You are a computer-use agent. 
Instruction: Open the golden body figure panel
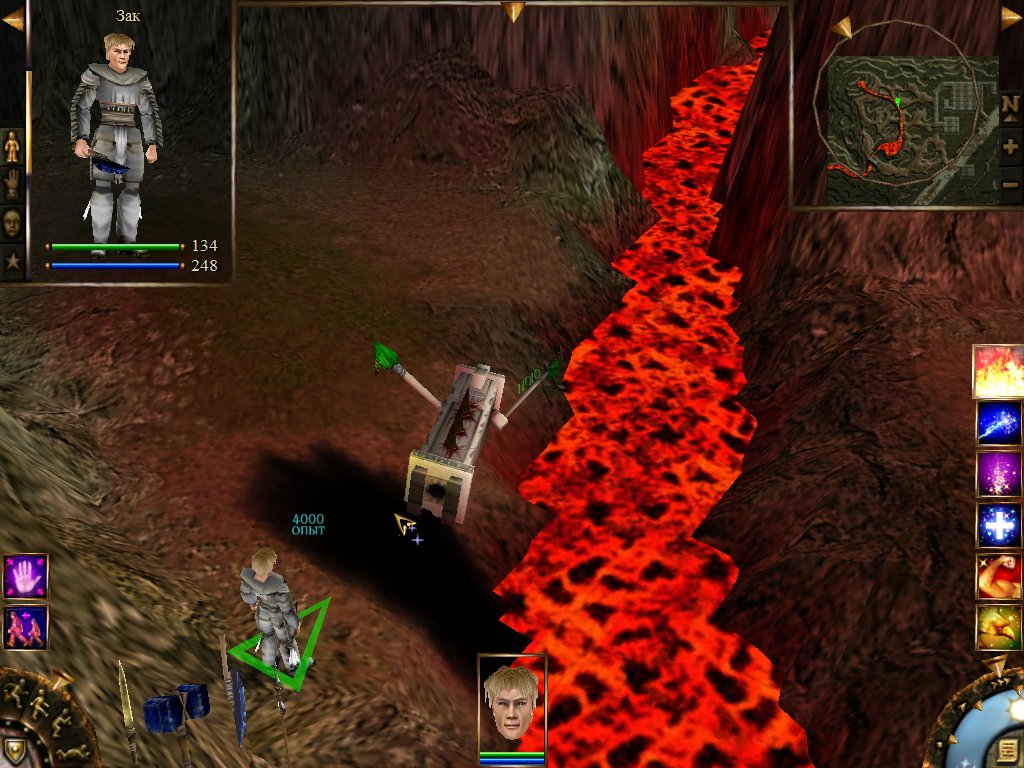(12, 148)
